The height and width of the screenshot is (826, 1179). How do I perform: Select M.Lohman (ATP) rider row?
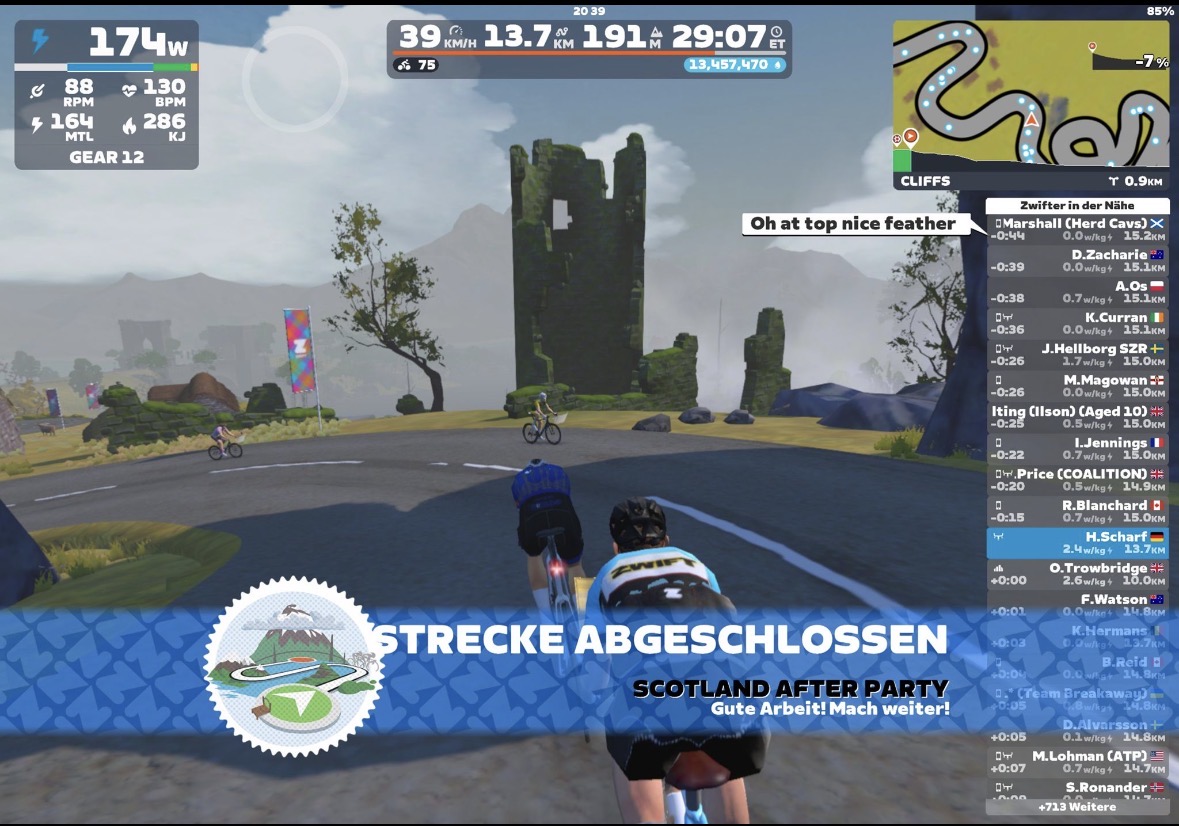[1077, 761]
